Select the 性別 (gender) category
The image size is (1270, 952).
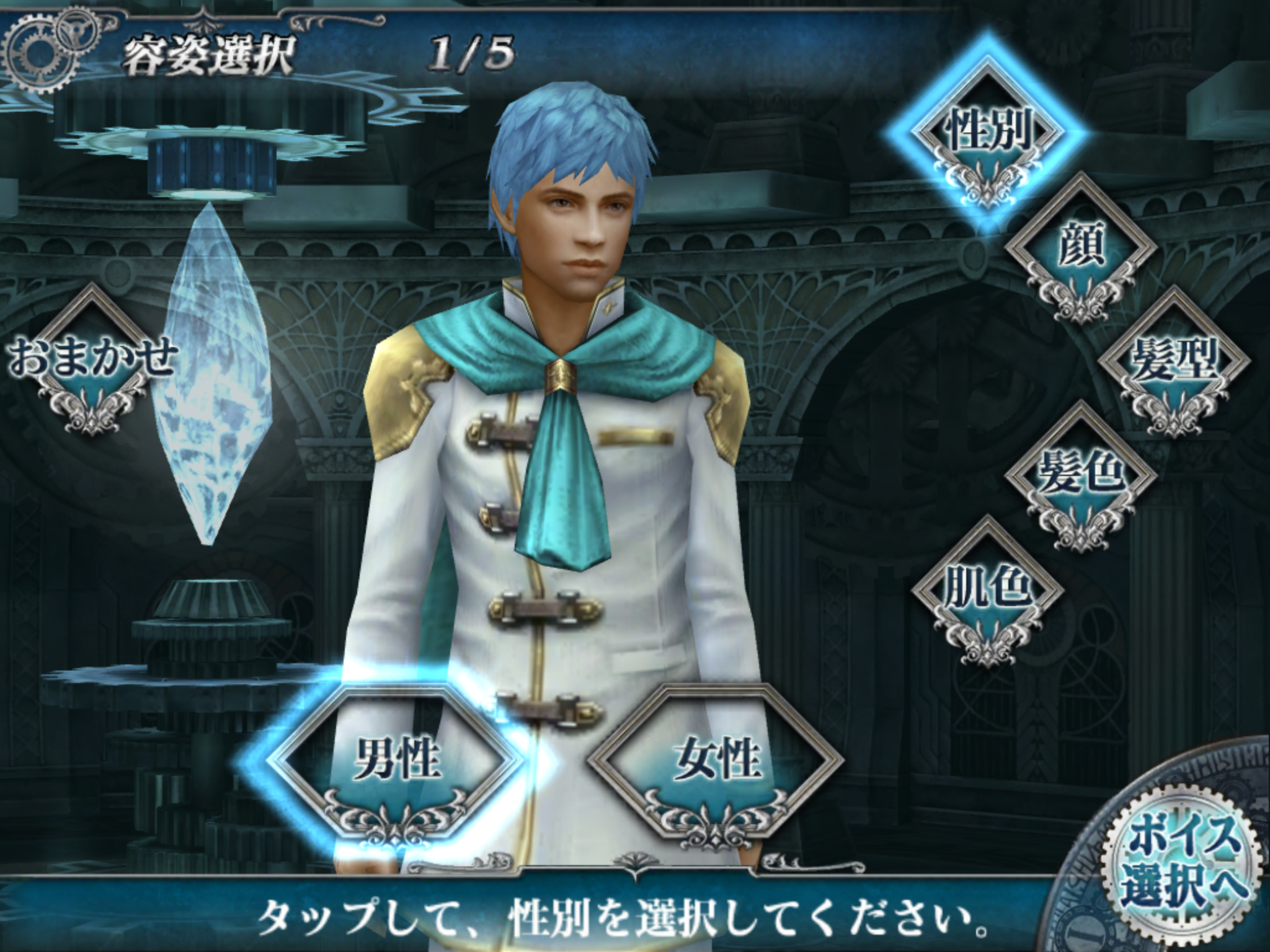point(987,133)
